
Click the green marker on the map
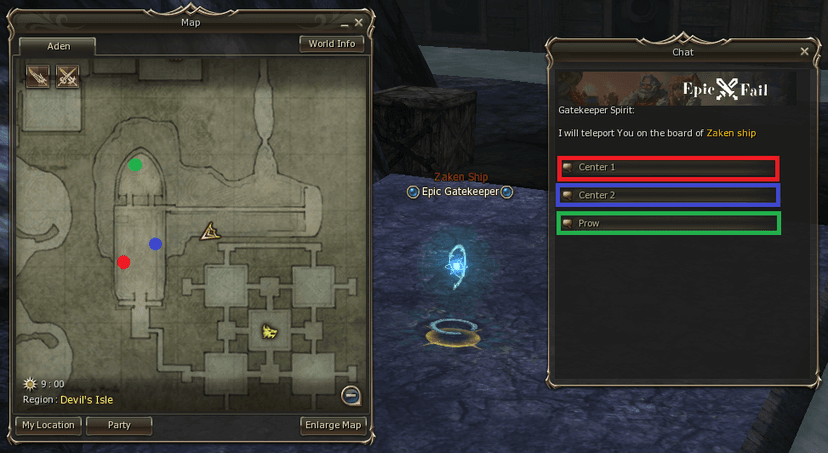(x=135, y=165)
